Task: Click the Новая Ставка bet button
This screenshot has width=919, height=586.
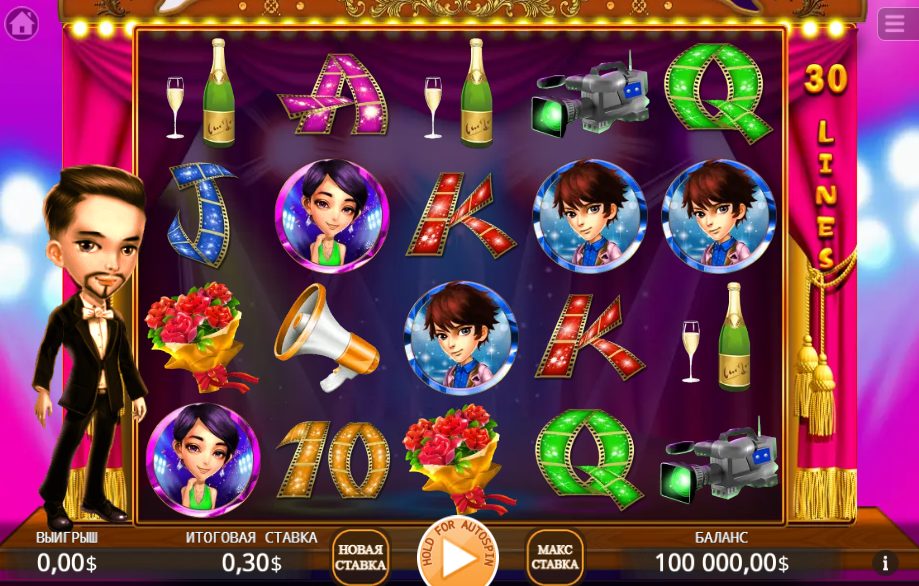Action: [360, 557]
